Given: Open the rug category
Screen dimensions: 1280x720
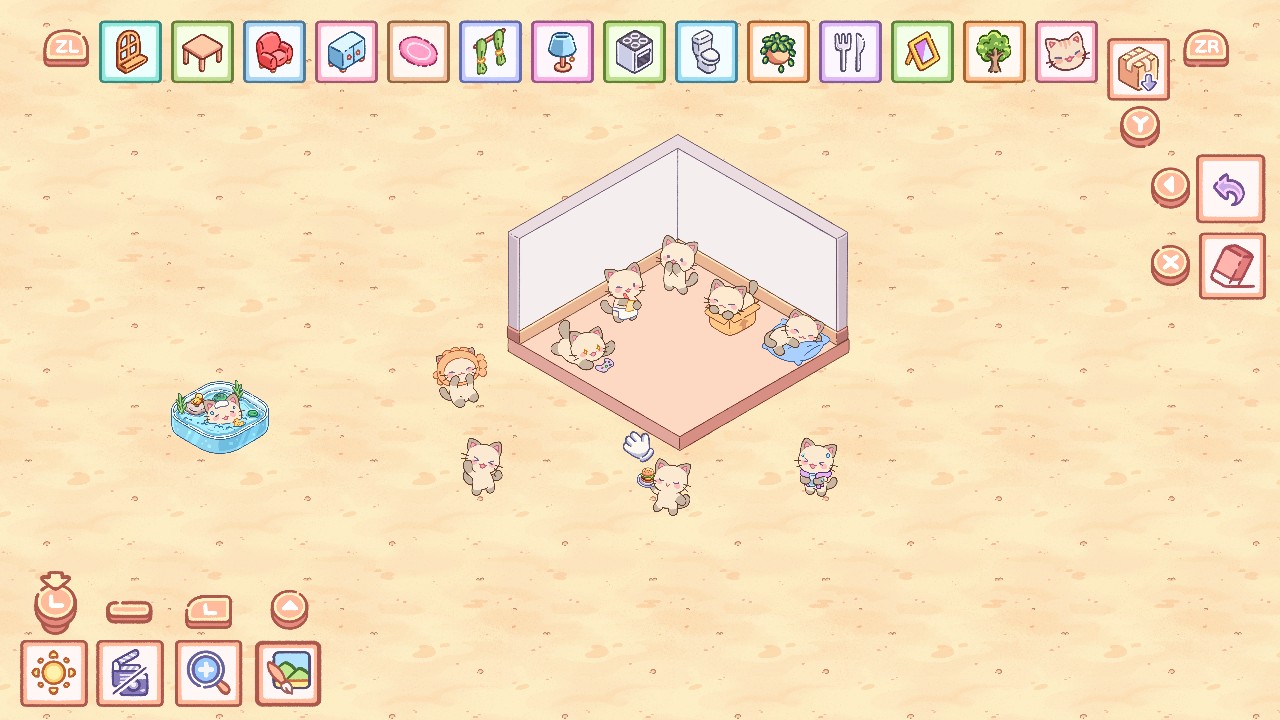Looking at the screenshot, I should [x=418, y=52].
